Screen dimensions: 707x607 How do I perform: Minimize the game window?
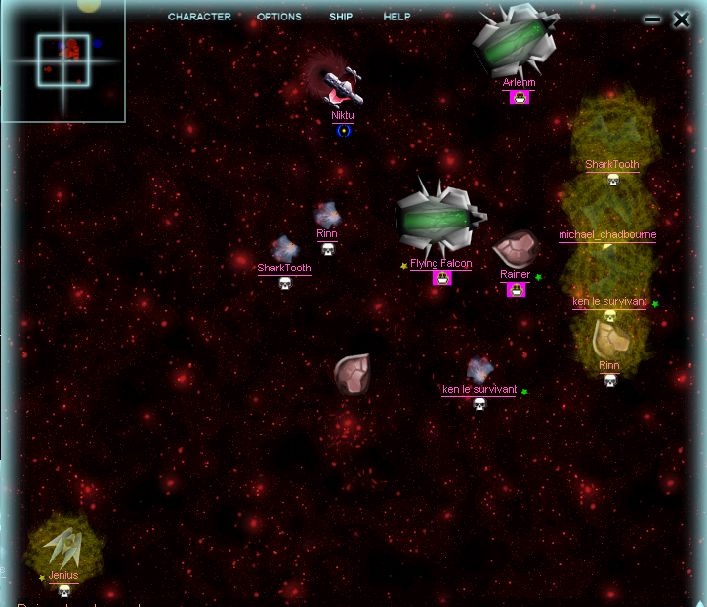tap(653, 19)
